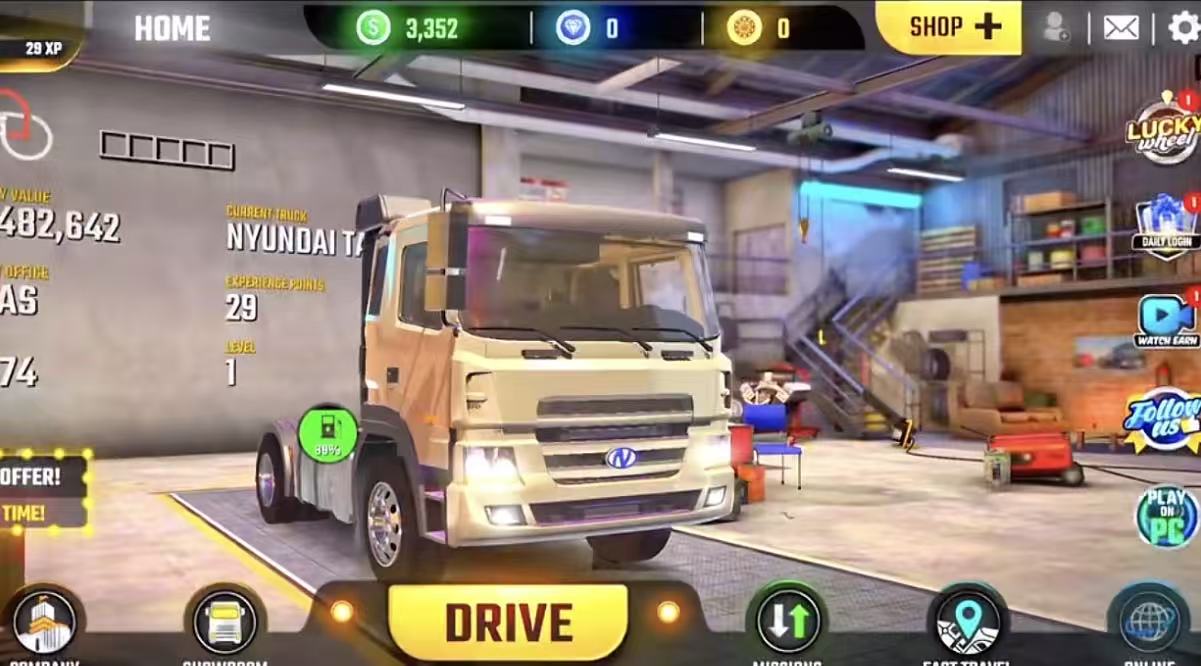
Task: Select the blue diamond currency icon
Action: click(573, 27)
